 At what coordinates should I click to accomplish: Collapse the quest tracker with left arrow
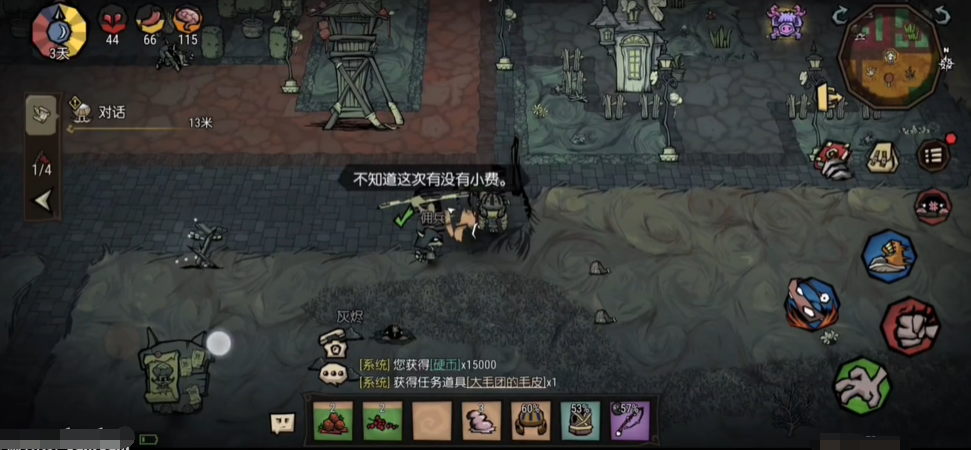coord(42,200)
